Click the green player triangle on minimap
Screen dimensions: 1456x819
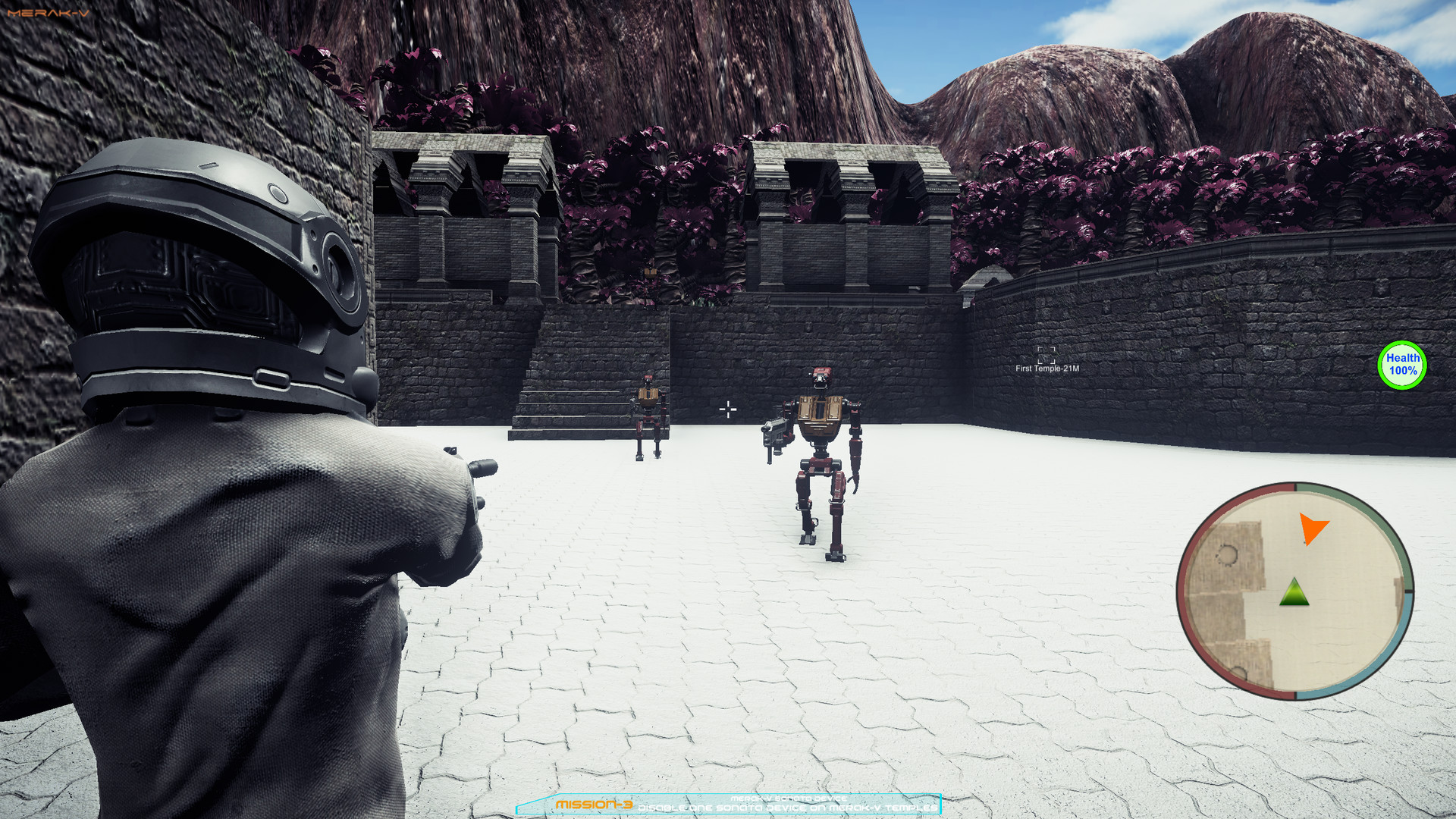(1294, 593)
